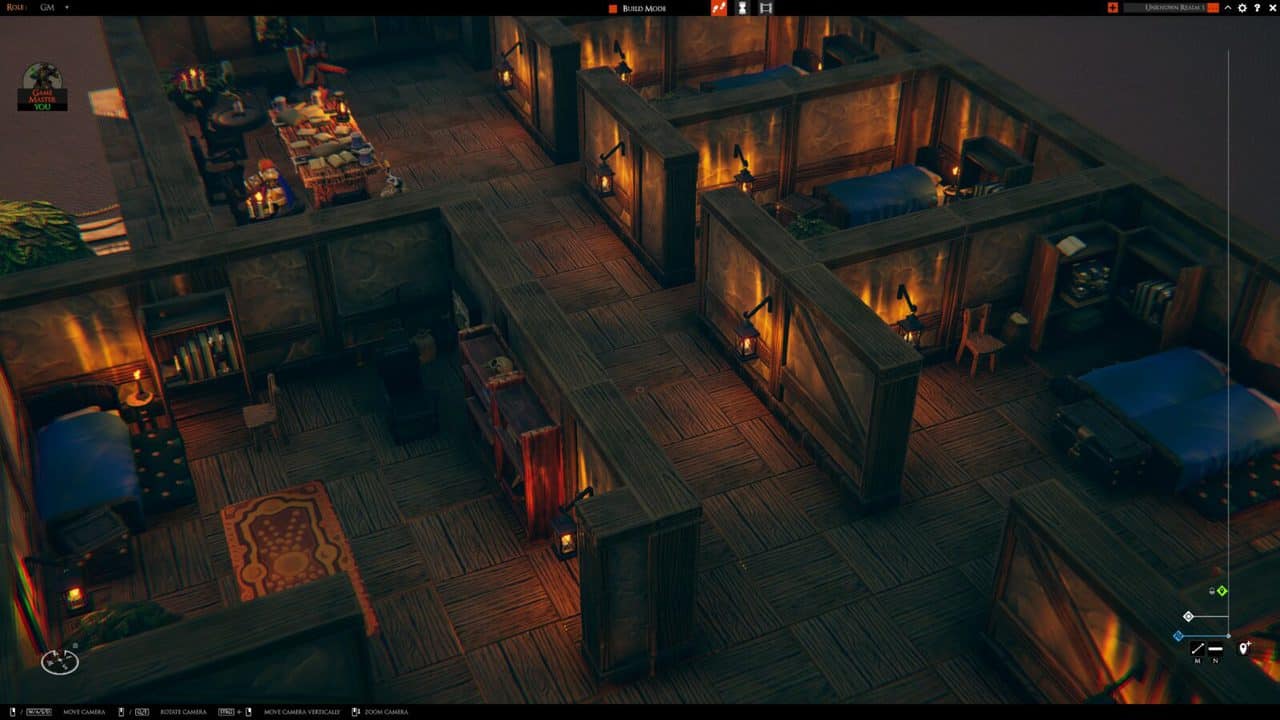Image resolution: width=1280 pixels, height=720 pixels.
Task: Open the settings gear in the title bar
Action: coord(1241,8)
